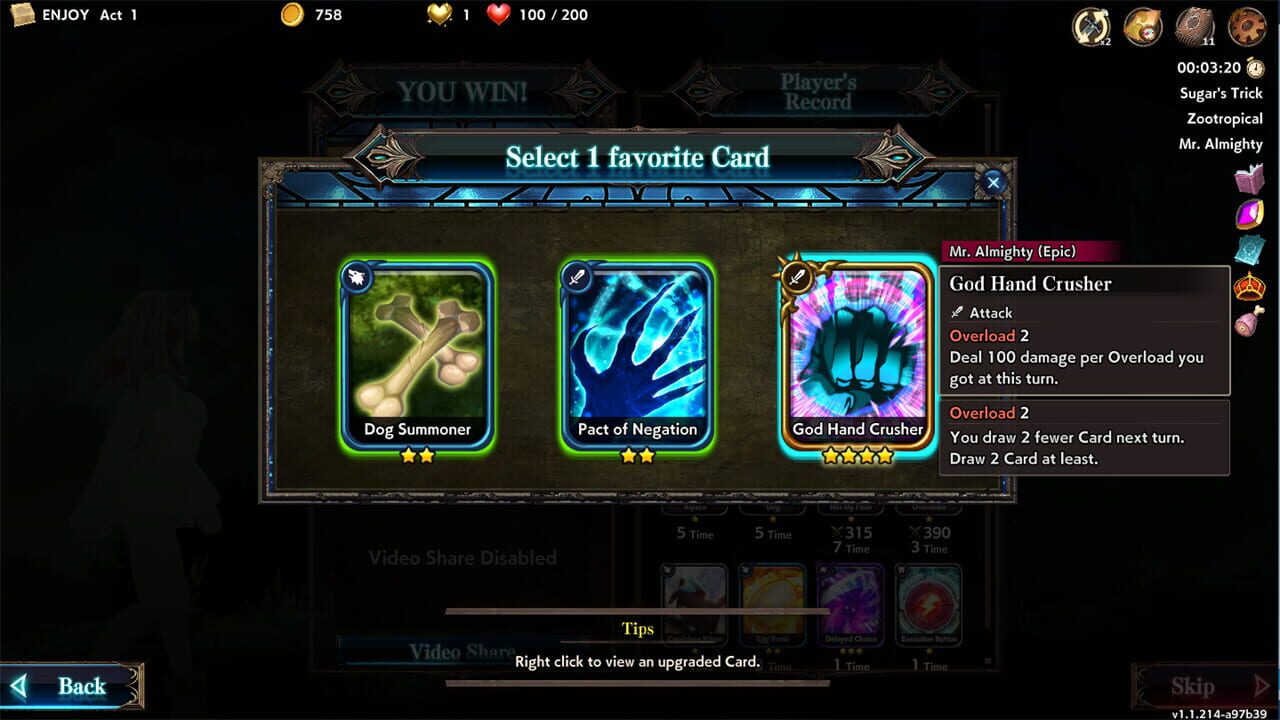Click the ENJOY Act 1 scroll icon
1280x720 pixels.
pos(25,15)
